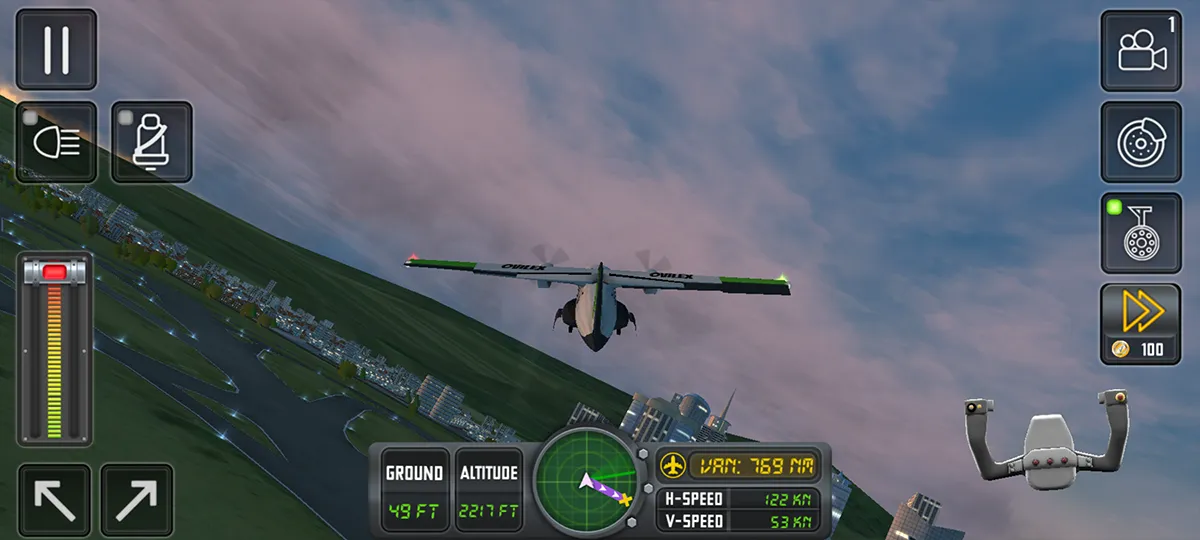Switch the camera view
The width and height of the screenshot is (1200, 540).
(1141, 51)
